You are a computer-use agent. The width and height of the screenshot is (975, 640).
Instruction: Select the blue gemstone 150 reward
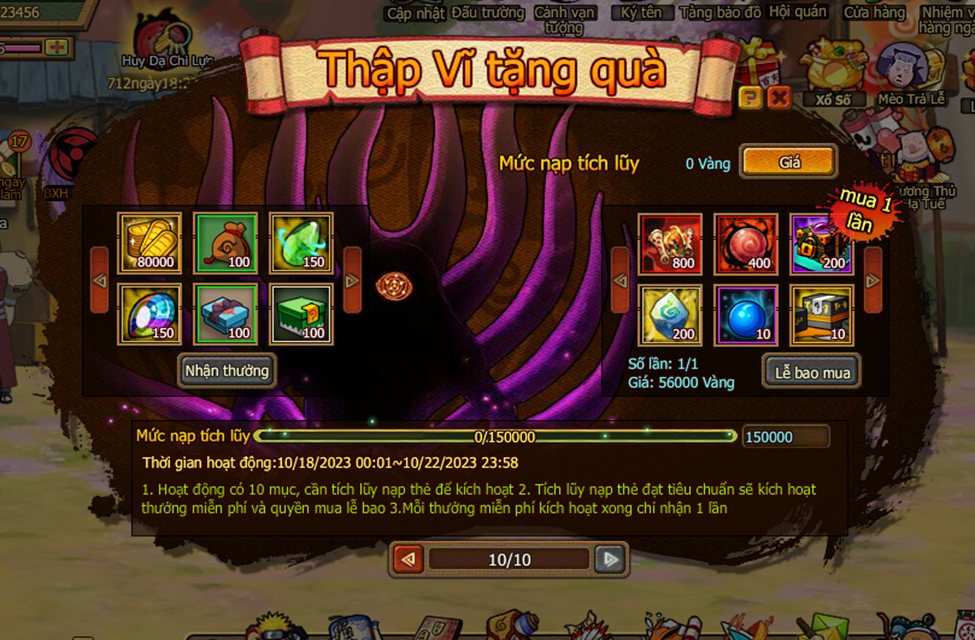pyautogui.click(x=150, y=314)
